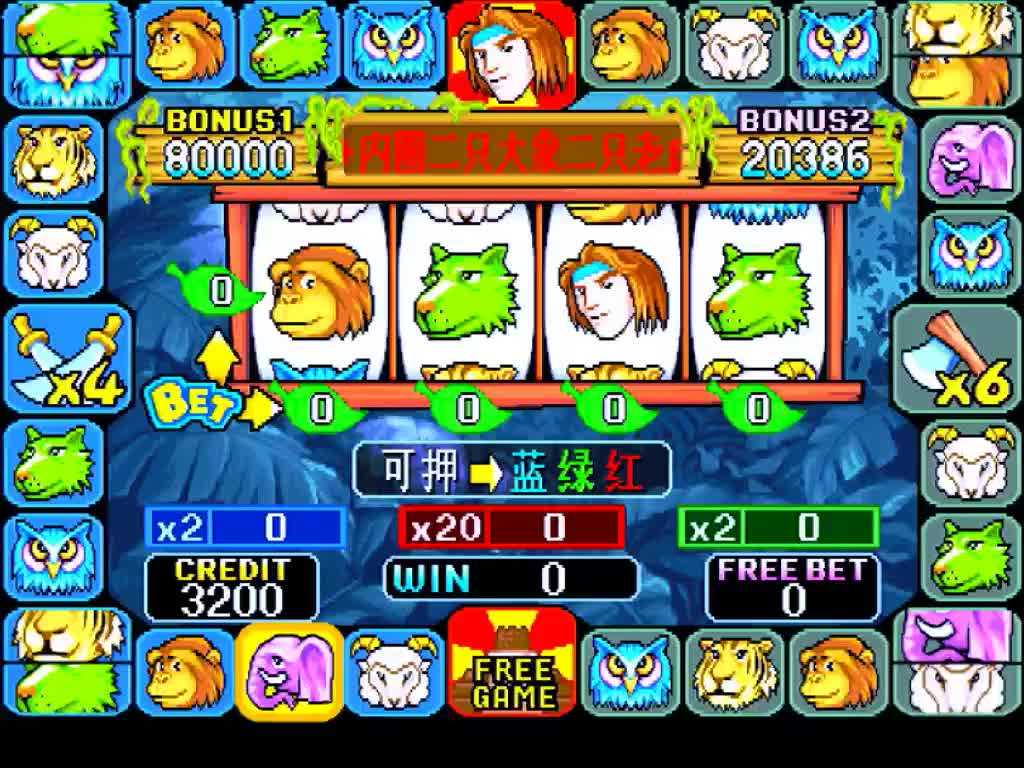Place a bet on the green x2 box
This screenshot has width=1024, height=768.
[779, 527]
